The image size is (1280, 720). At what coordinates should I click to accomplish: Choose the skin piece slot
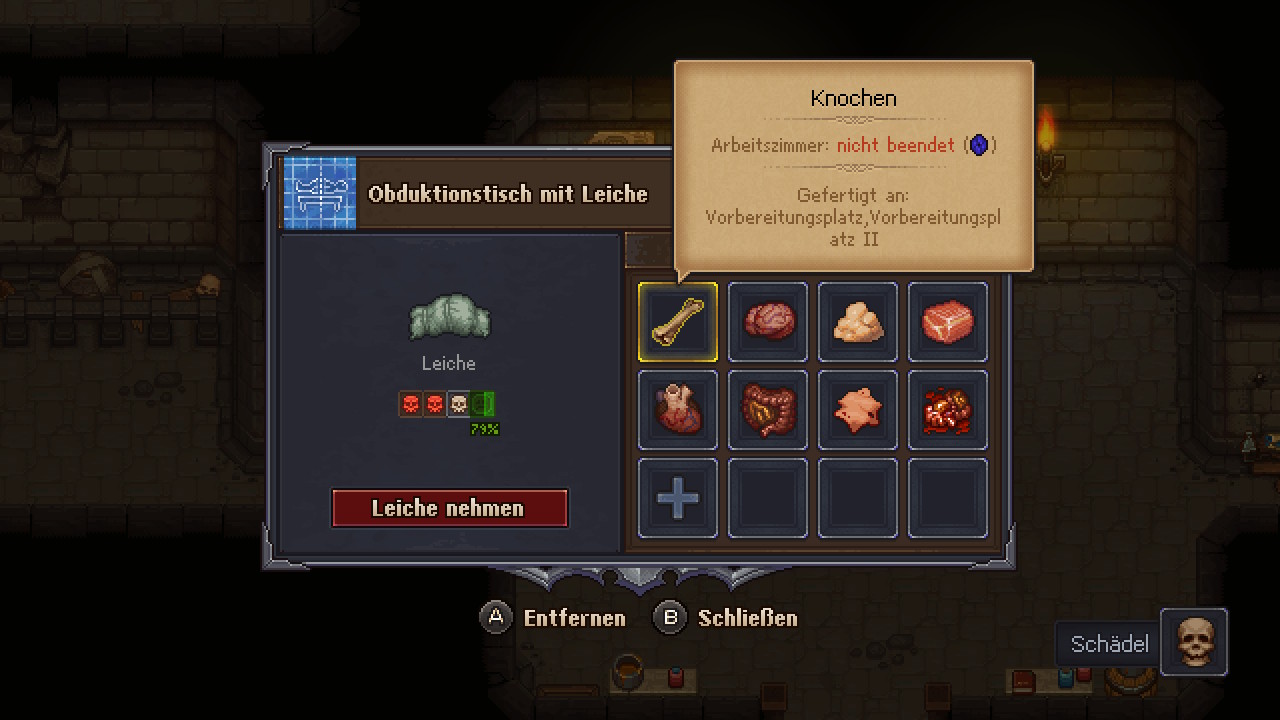point(858,410)
